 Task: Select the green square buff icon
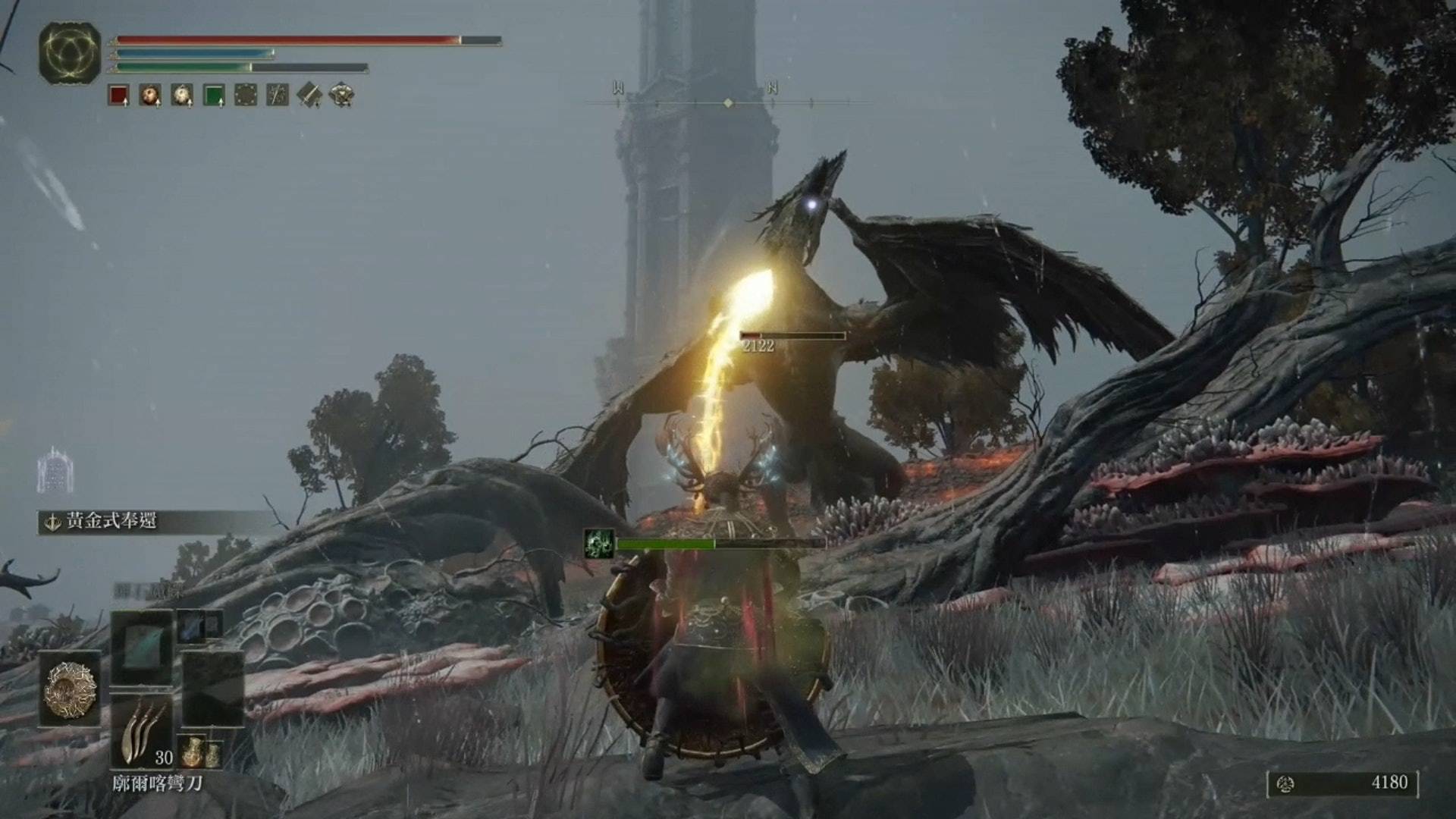[214, 96]
